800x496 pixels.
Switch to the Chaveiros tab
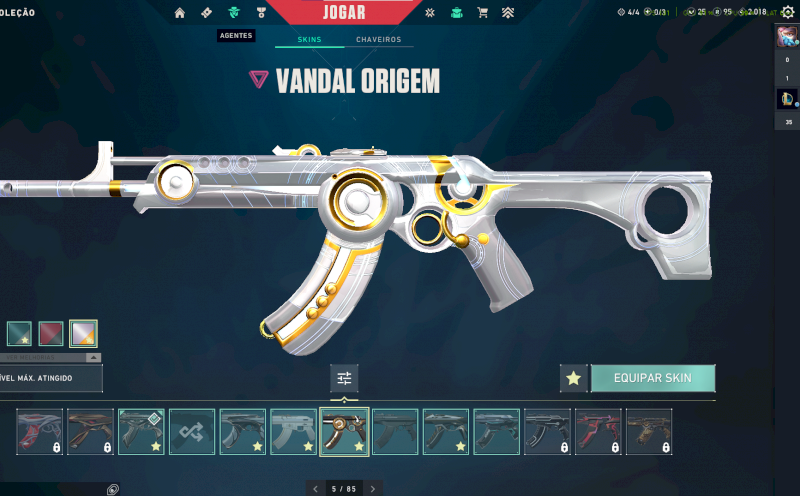pos(378,40)
